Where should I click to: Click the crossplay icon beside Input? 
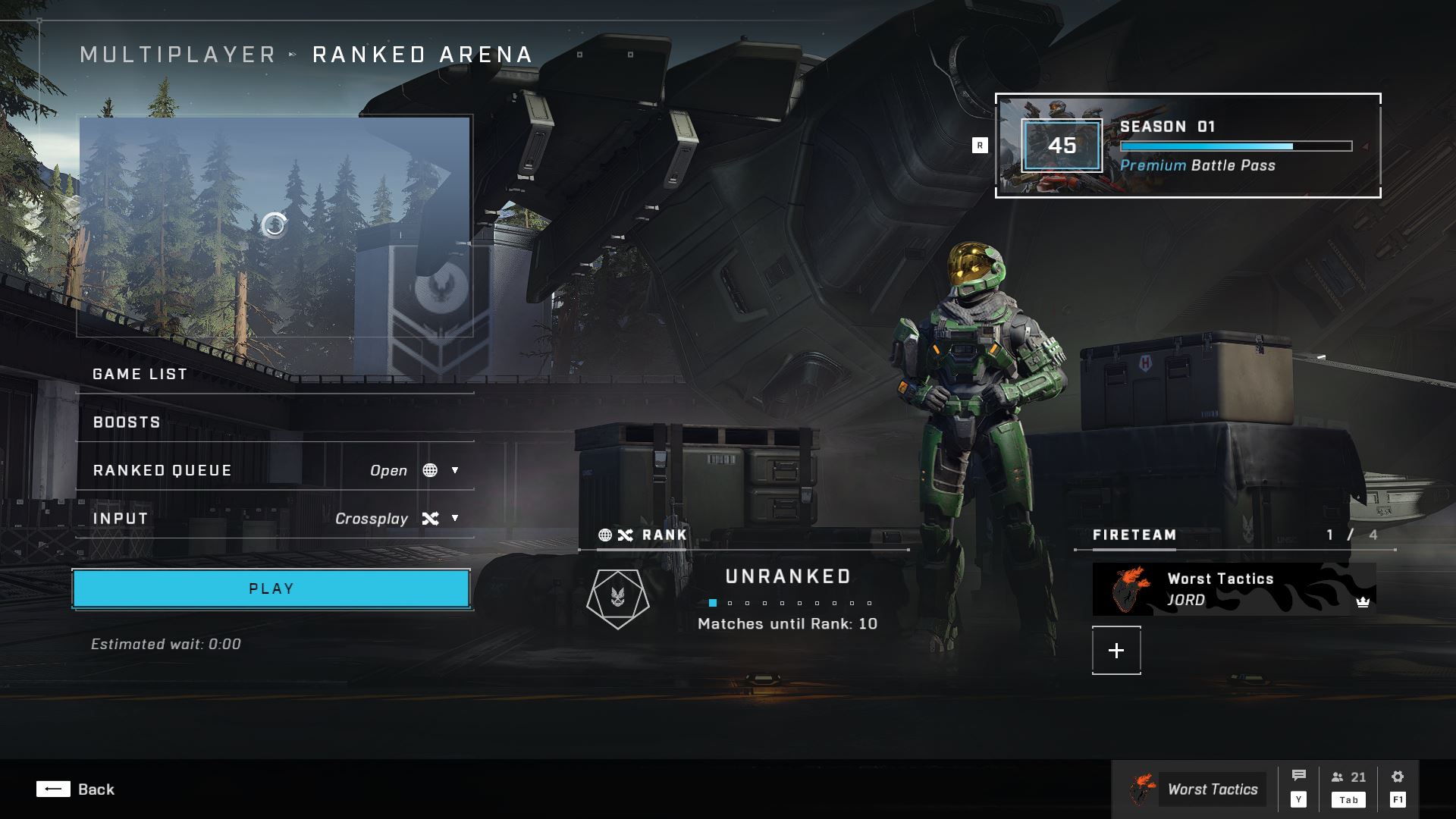[x=430, y=519]
